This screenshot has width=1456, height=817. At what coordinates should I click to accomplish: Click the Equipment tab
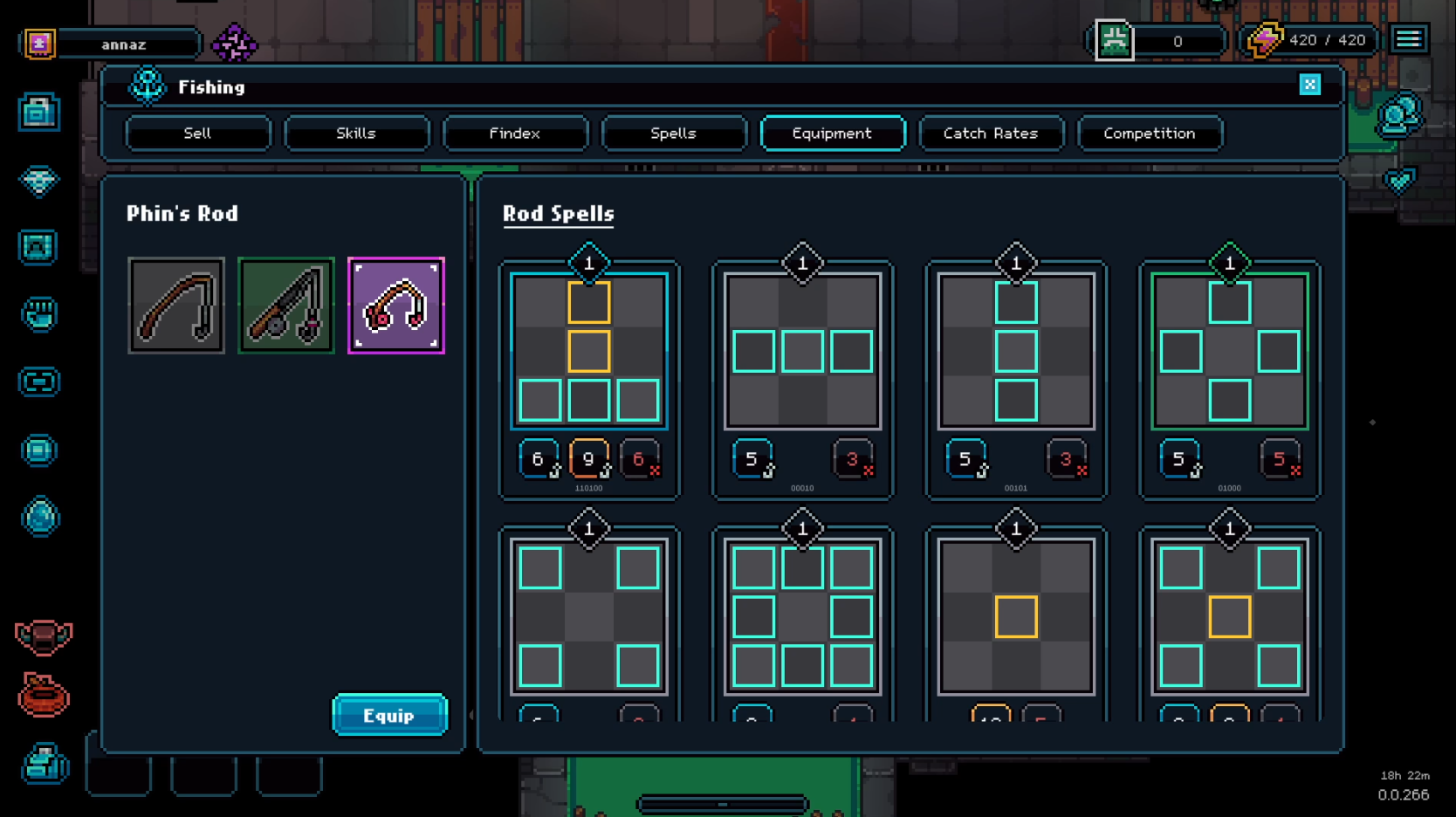pos(832,134)
